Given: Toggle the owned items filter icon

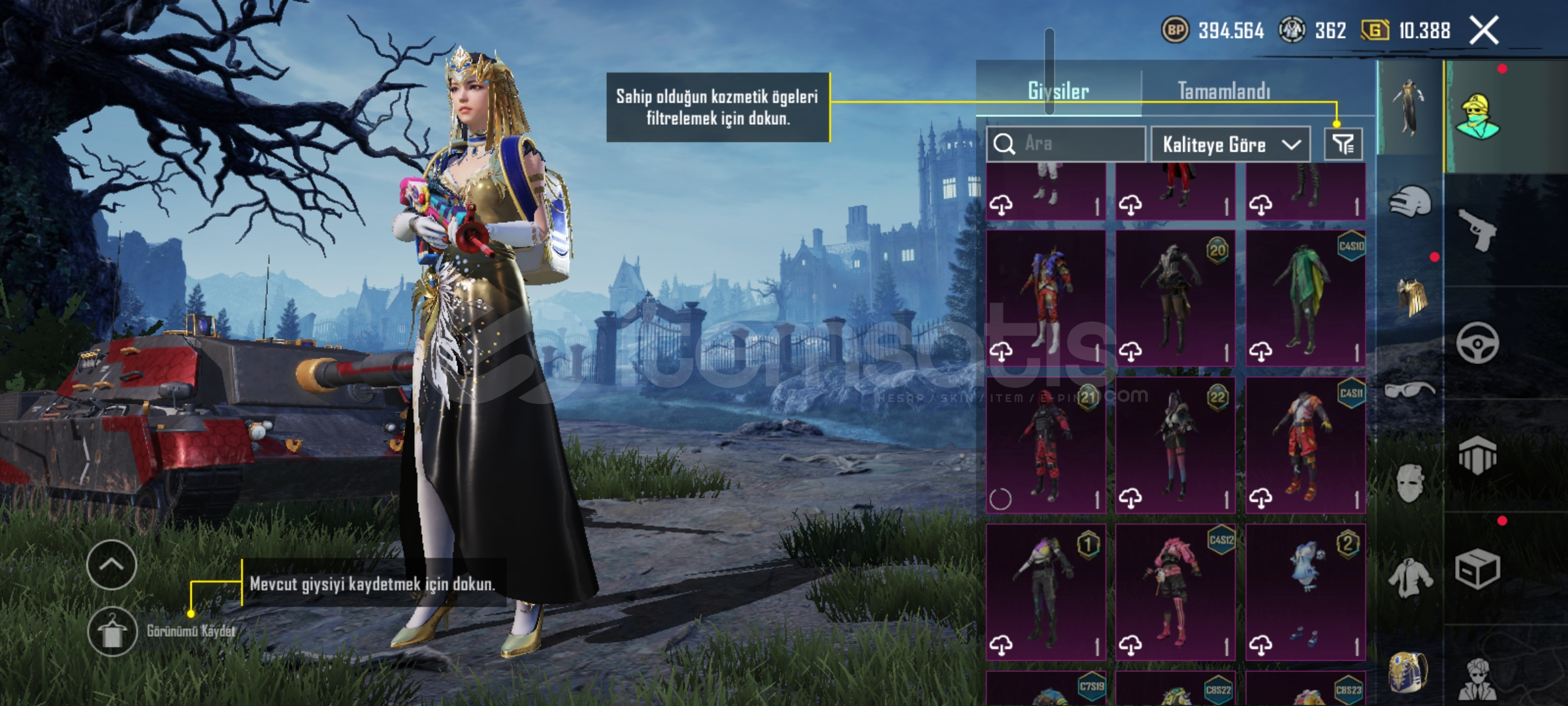Looking at the screenshot, I should tap(1343, 144).
